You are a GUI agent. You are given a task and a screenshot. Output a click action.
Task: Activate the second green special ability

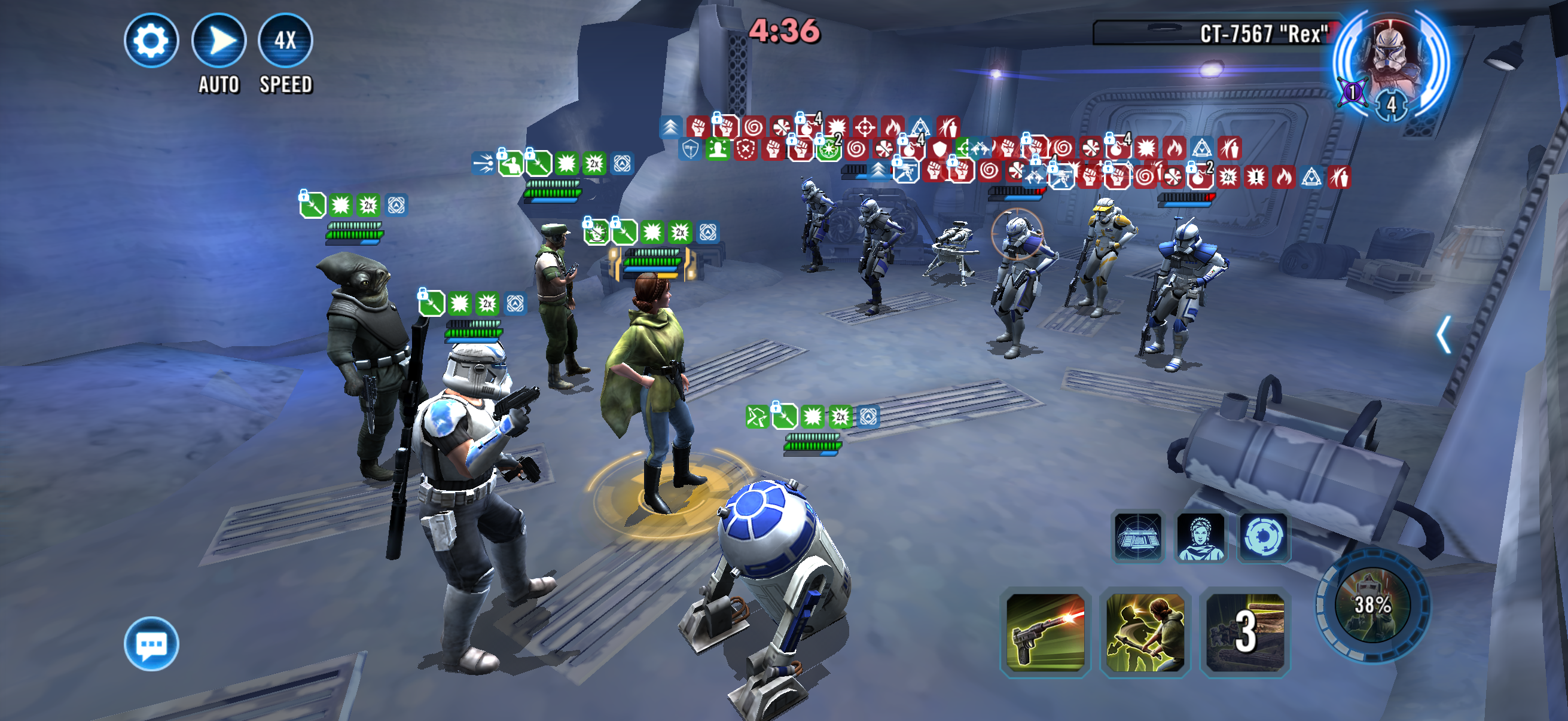pos(1145,633)
